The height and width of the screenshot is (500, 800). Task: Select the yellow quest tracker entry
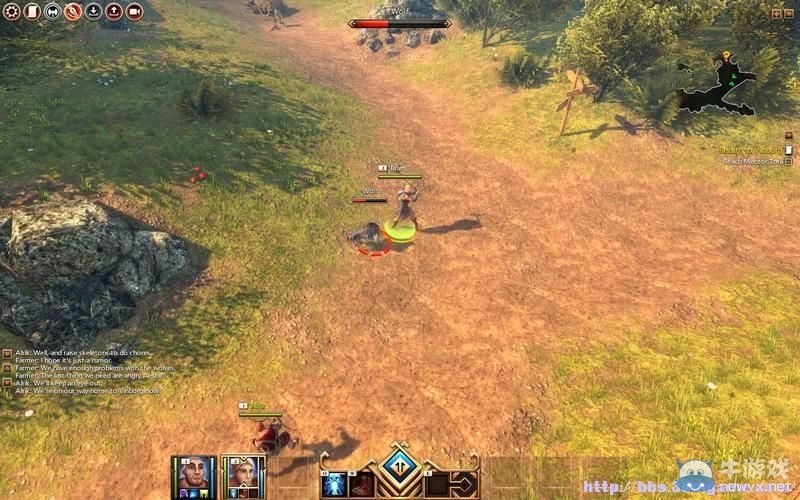(750, 150)
